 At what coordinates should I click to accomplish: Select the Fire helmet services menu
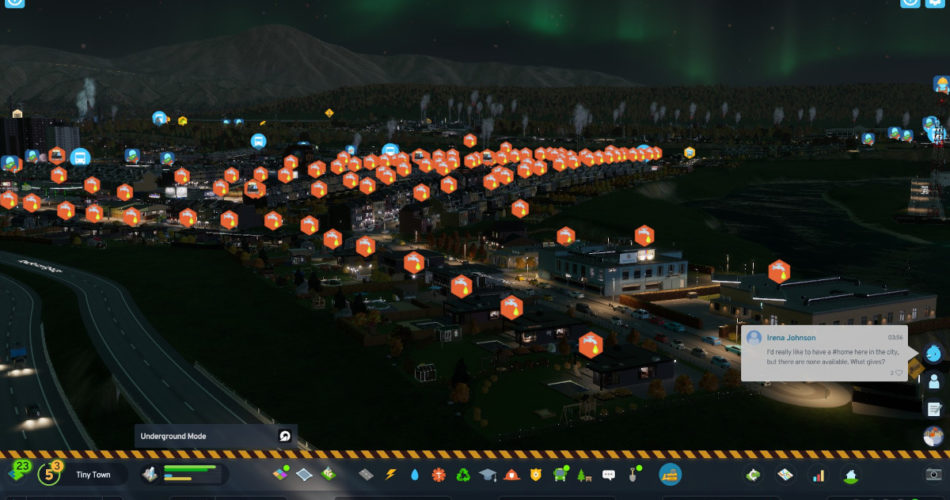512,474
